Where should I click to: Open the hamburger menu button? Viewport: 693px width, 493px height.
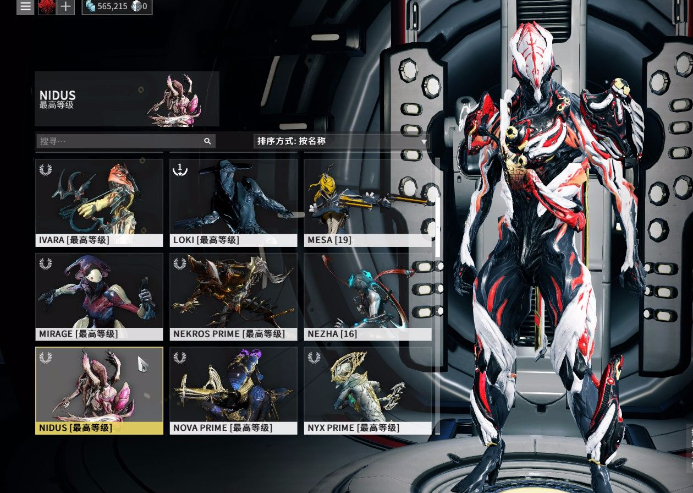26,7
